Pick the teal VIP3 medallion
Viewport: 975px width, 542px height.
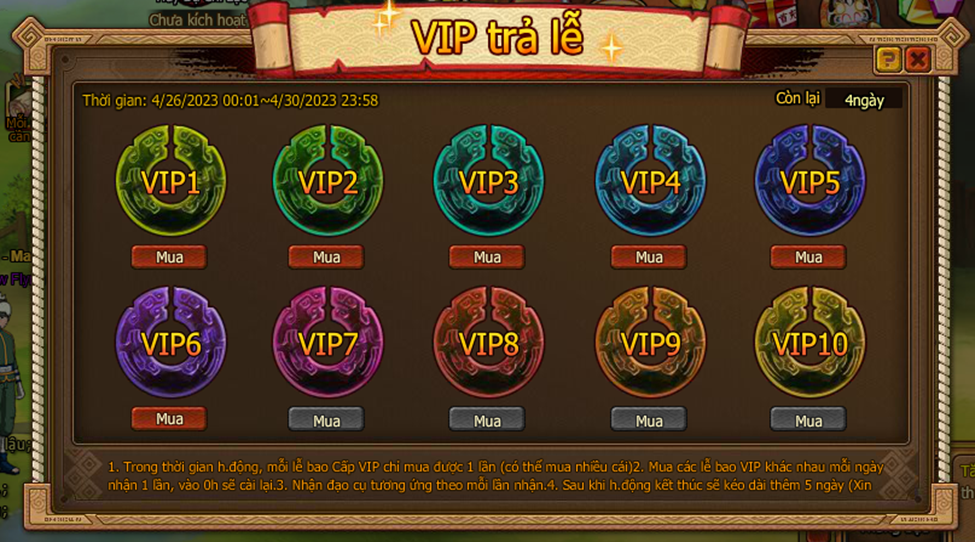click(488, 181)
